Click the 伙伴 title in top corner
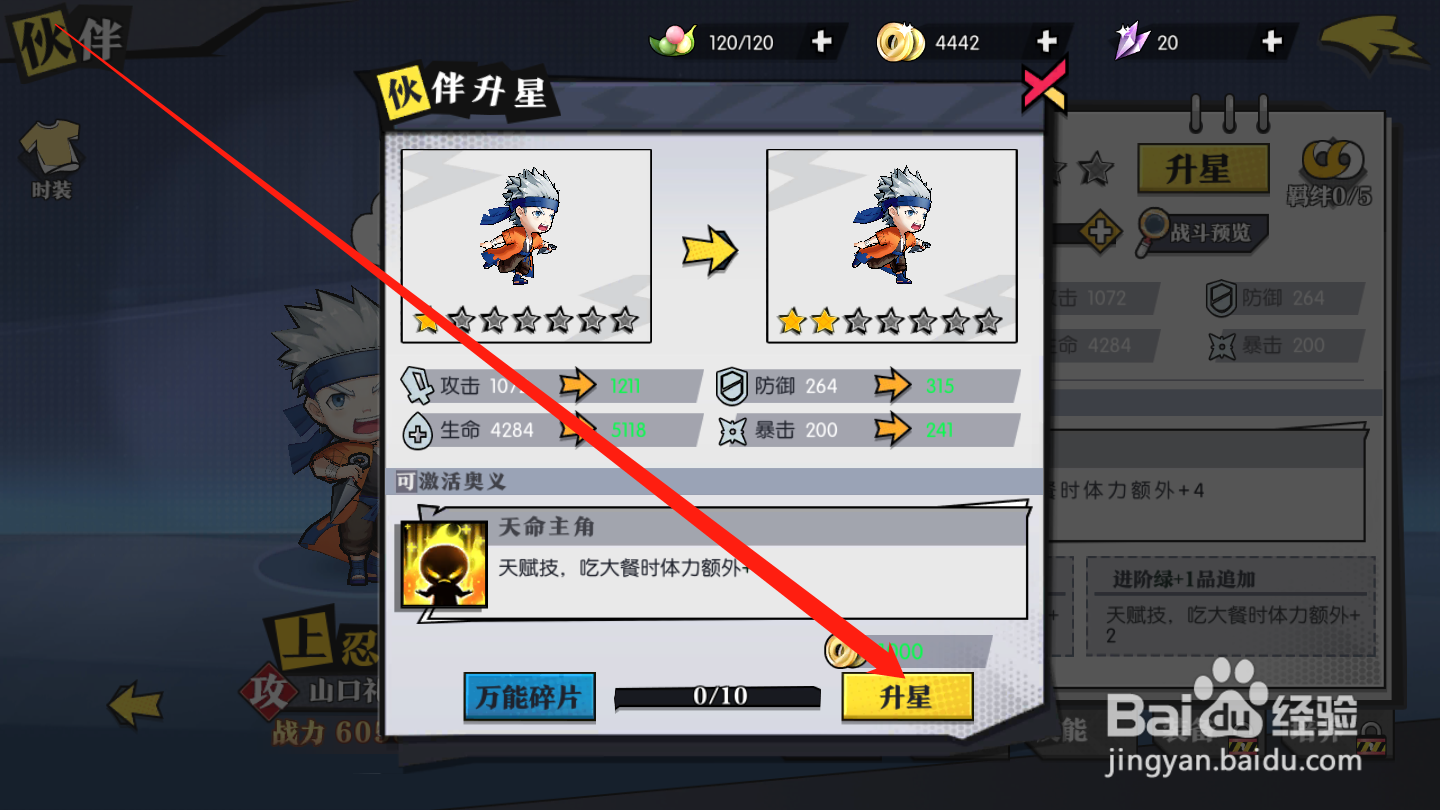 pyautogui.click(x=67, y=40)
